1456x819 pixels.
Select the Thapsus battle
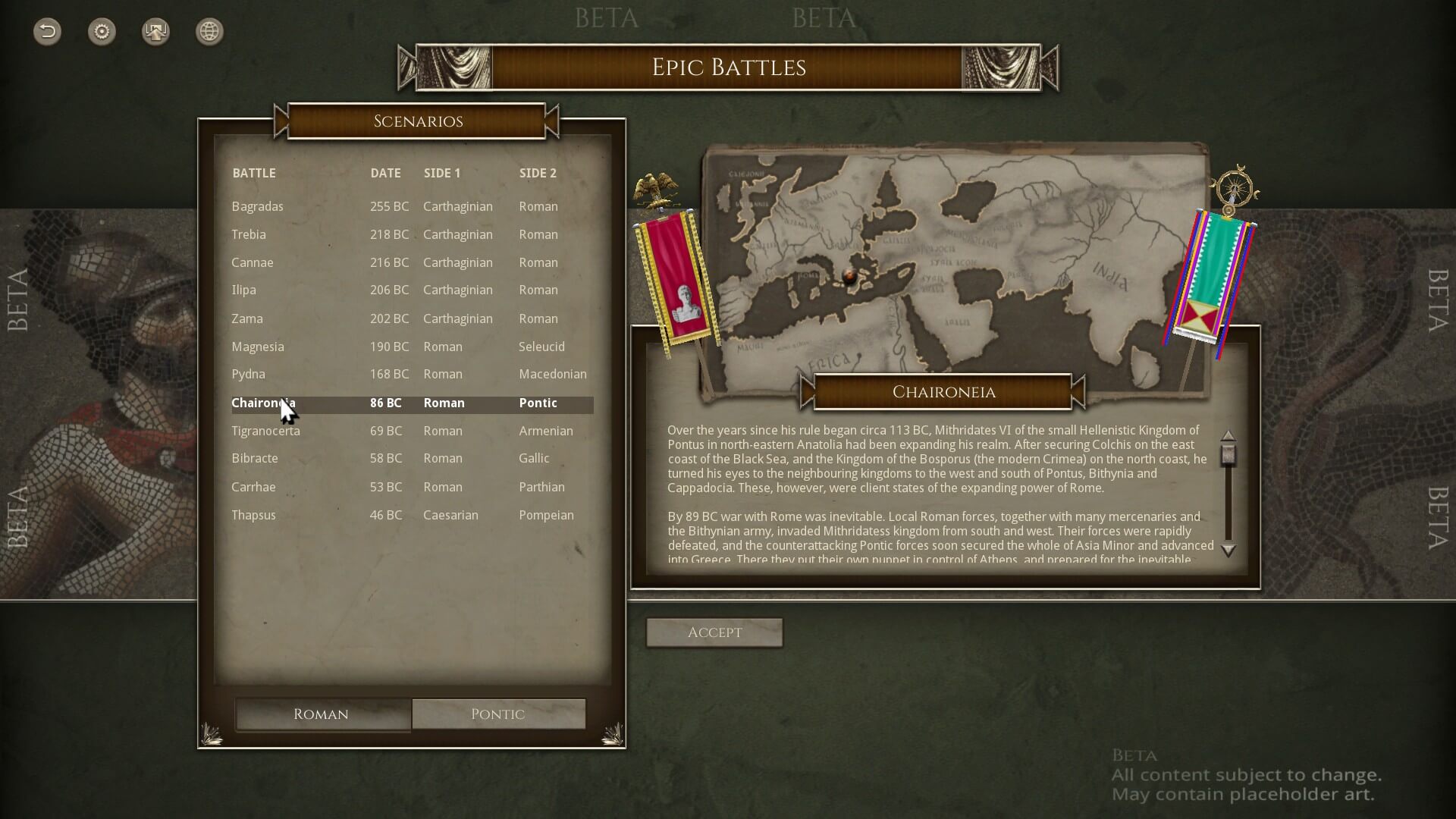click(x=253, y=515)
